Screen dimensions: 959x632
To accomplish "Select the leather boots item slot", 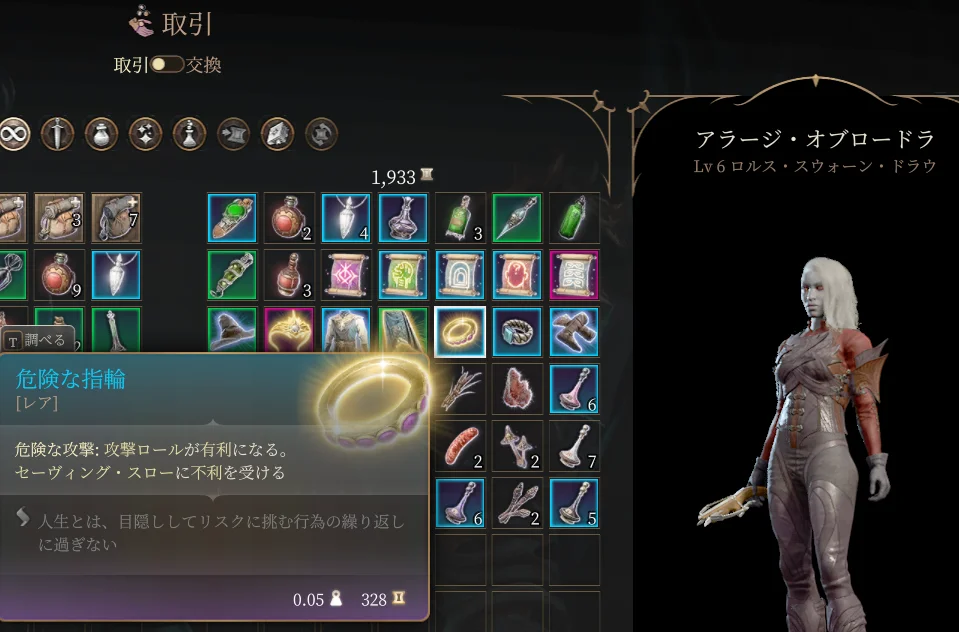I will [x=575, y=332].
